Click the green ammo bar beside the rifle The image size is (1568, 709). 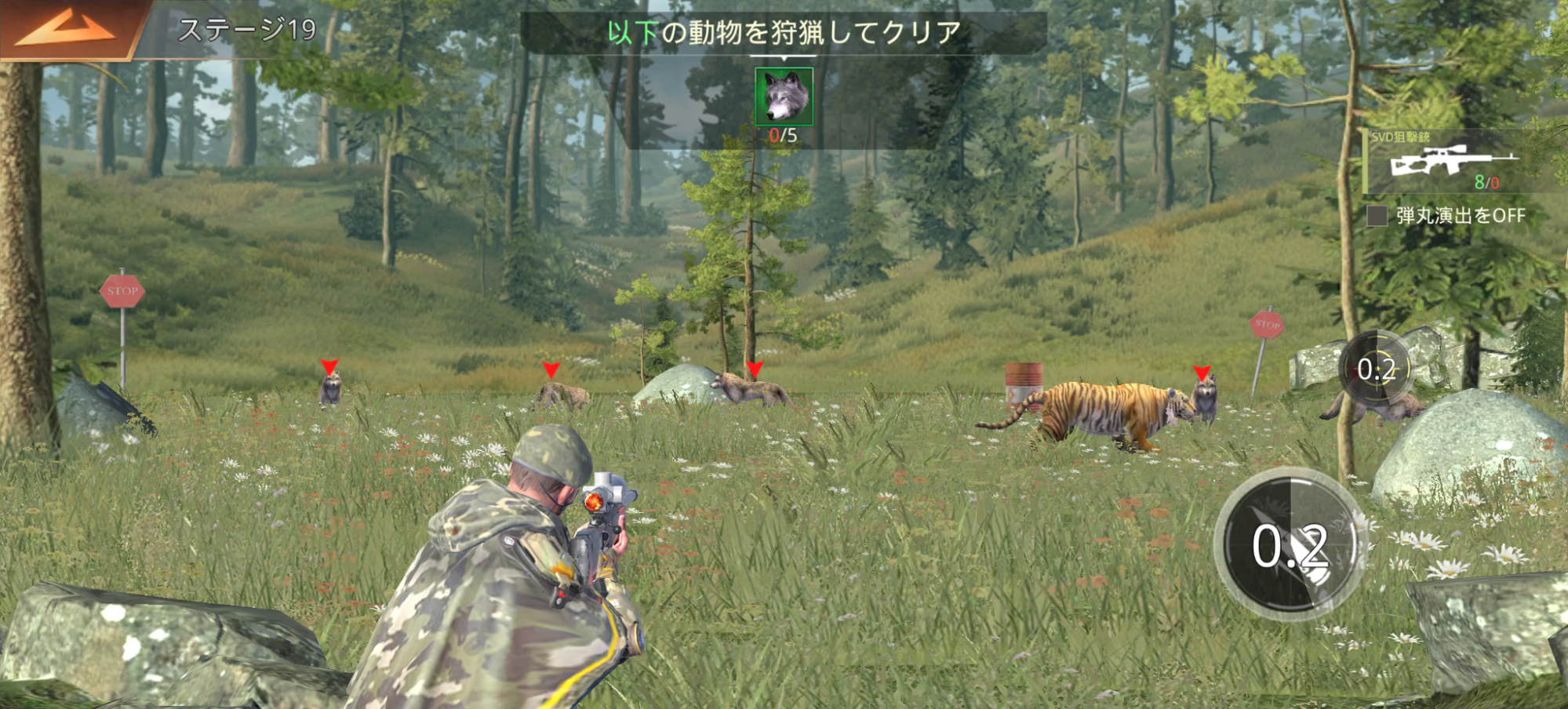[x=1364, y=161]
